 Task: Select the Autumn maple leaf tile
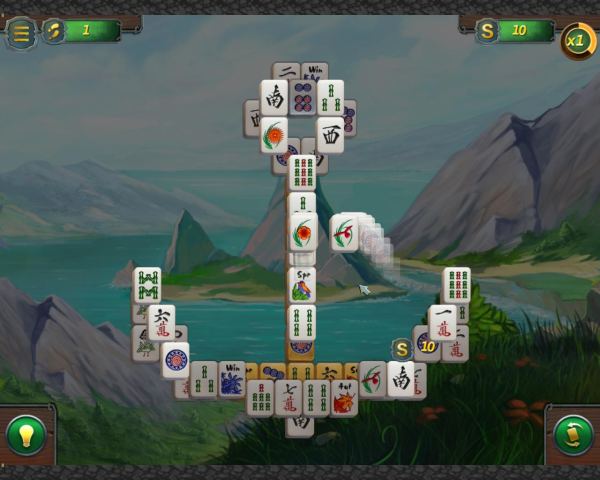[x=344, y=397]
